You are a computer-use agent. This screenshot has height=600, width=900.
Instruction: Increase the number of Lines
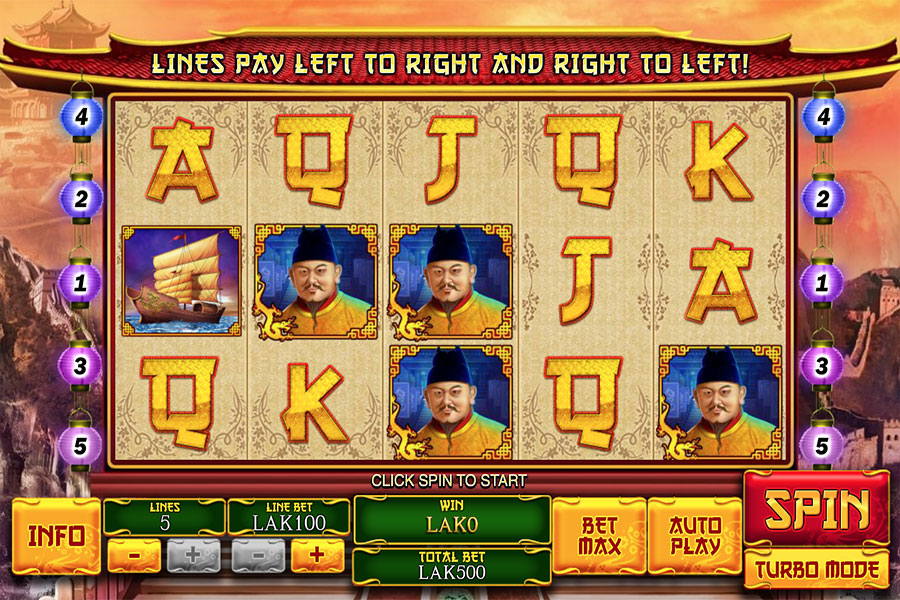click(193, 555)
